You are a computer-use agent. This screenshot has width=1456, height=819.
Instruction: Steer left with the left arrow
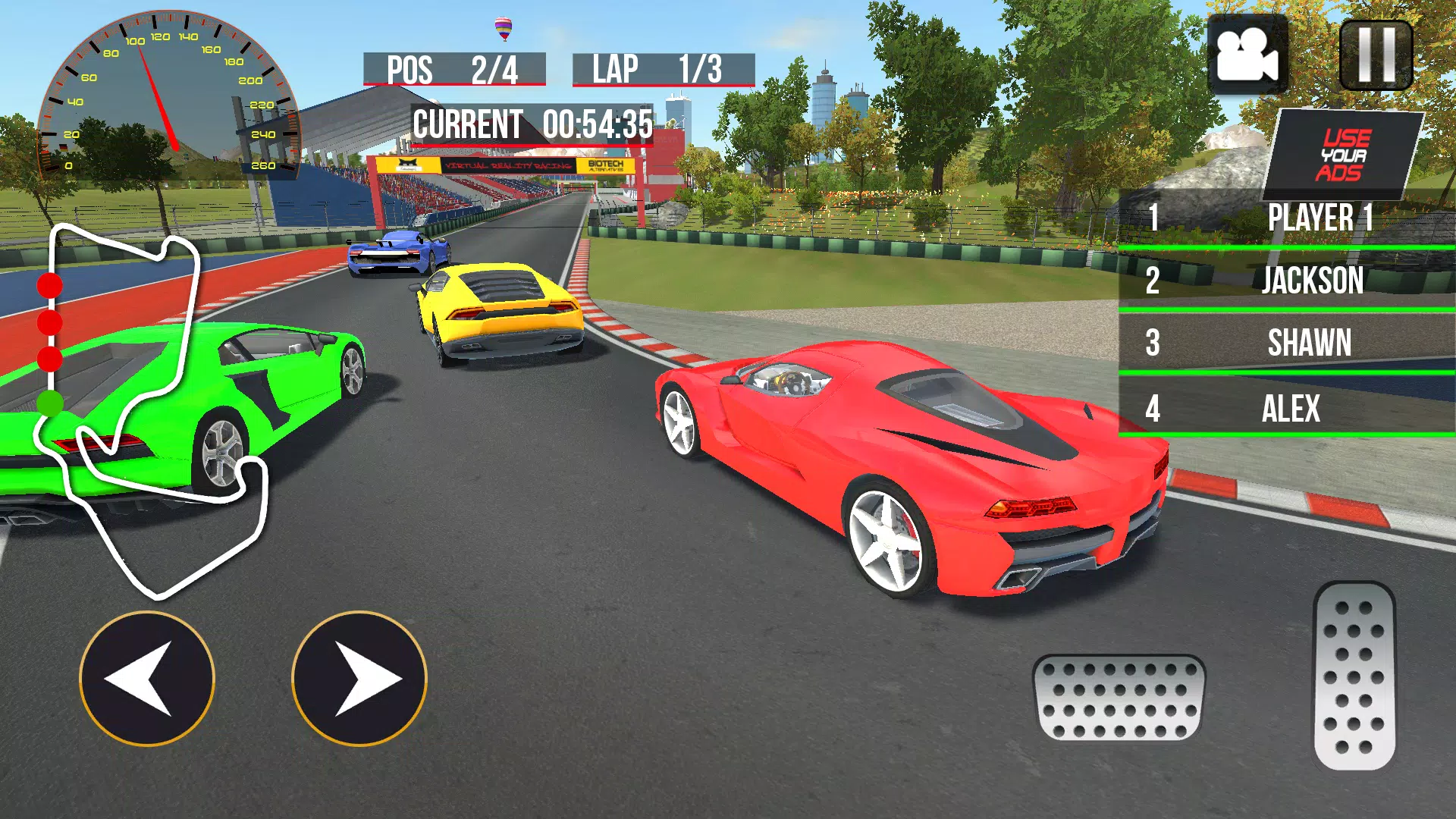coord(147,679)
